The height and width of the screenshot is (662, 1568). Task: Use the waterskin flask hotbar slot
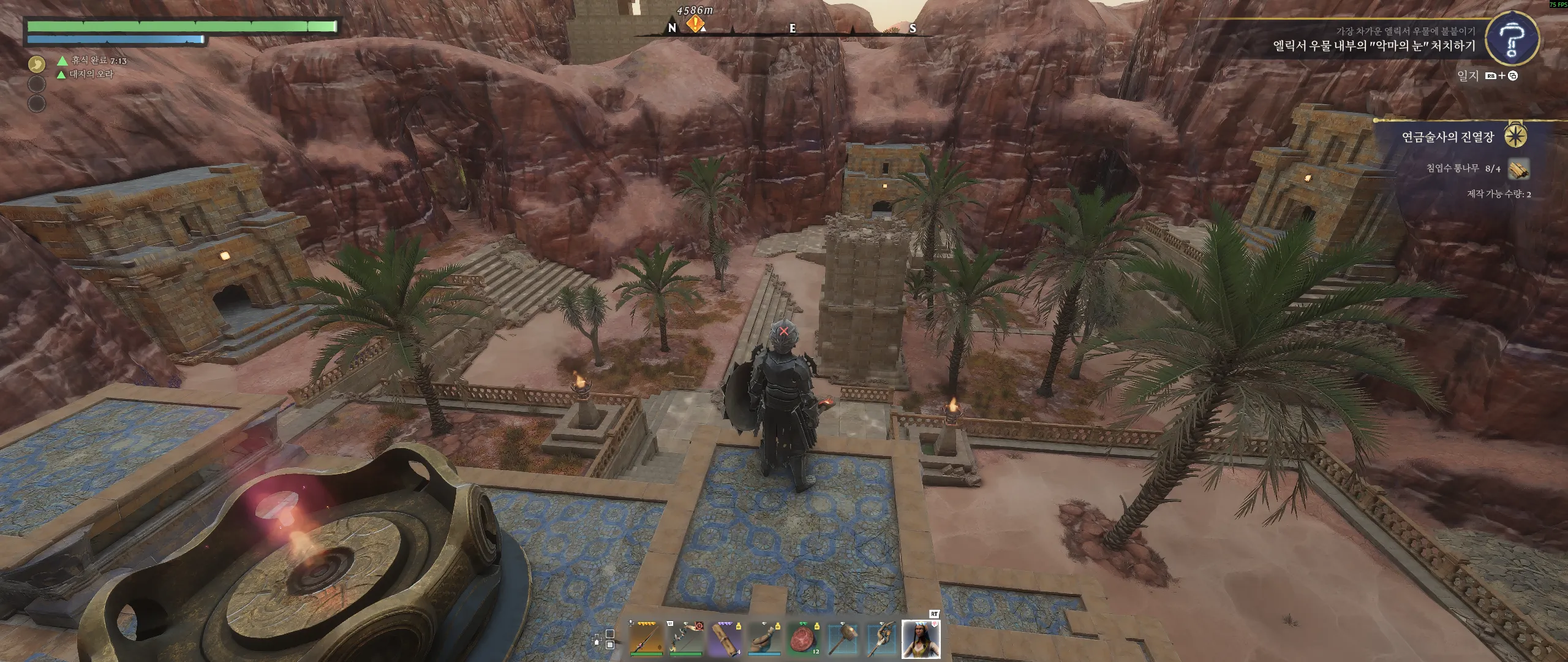(x=764, y=638)
